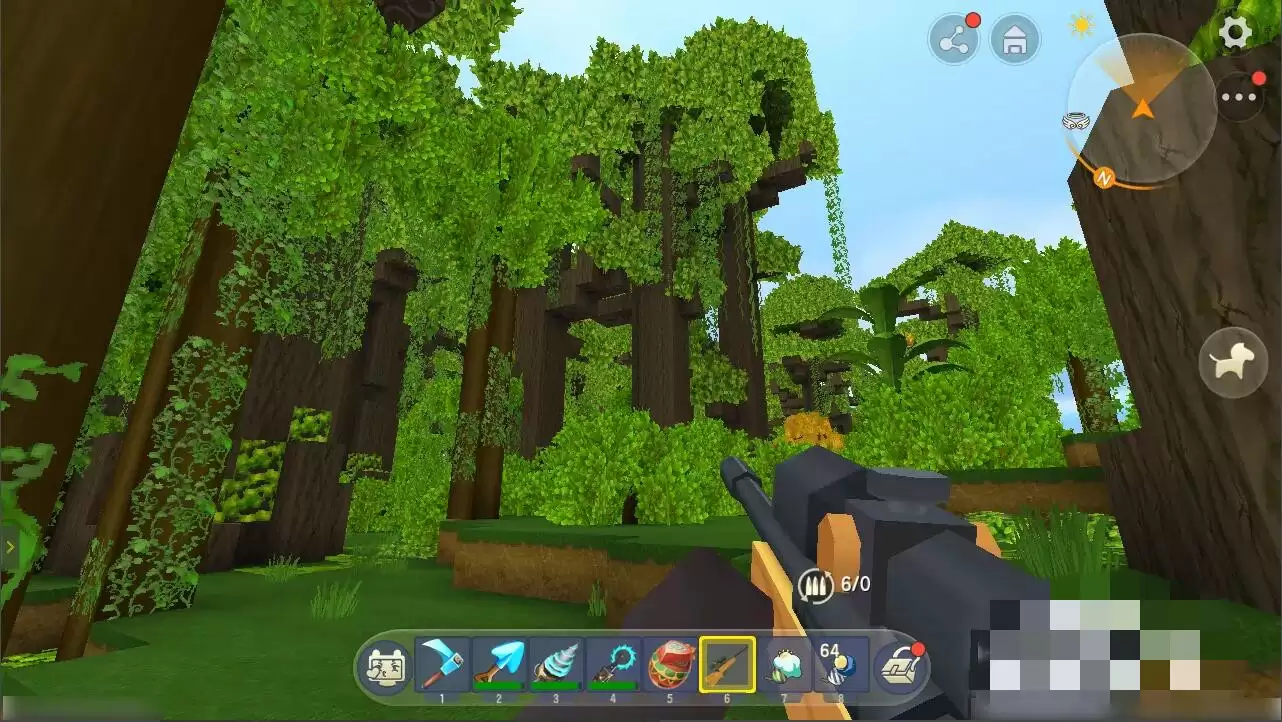Select the pickaxe in slot 1
This screenshot has width=1282, height=722.
[x=441, y=664]
